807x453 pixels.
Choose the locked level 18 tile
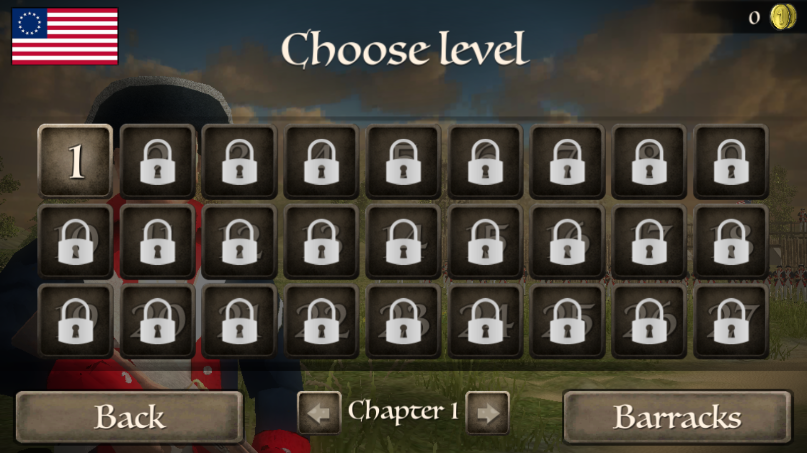coord(731,241)
